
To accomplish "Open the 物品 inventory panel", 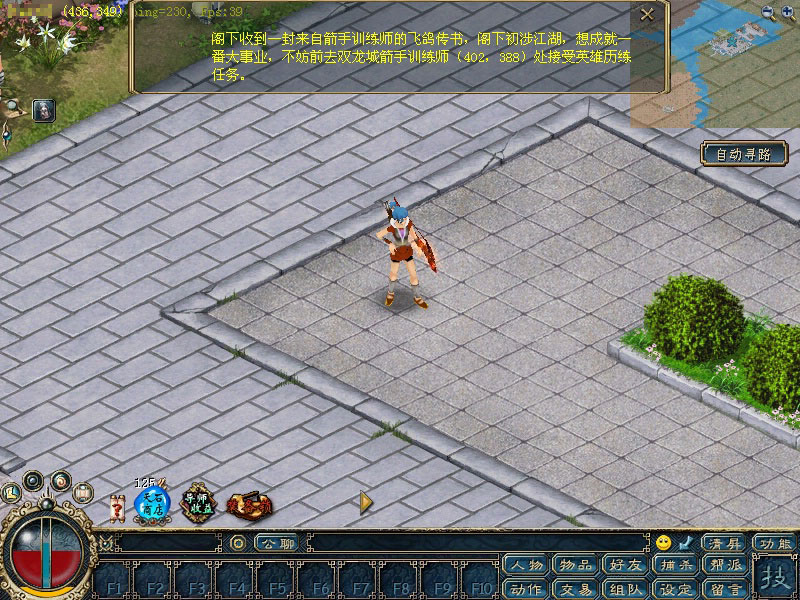I will (x=576, y=566).
